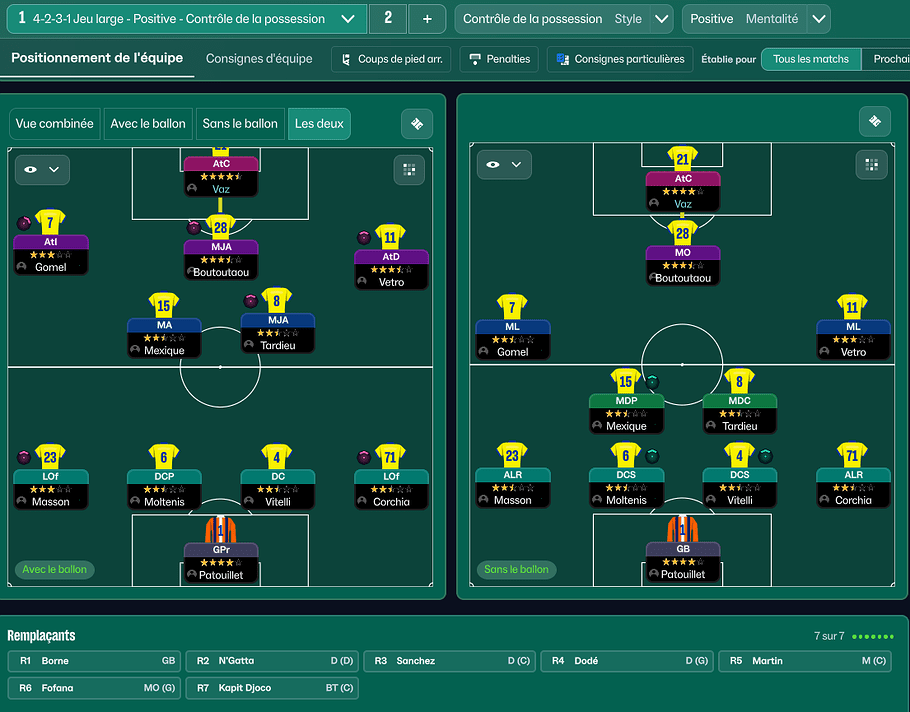This screenshot has width=910, height=712.
Task: Open the Style dropdown for possession control
Action: coord(661,19)
